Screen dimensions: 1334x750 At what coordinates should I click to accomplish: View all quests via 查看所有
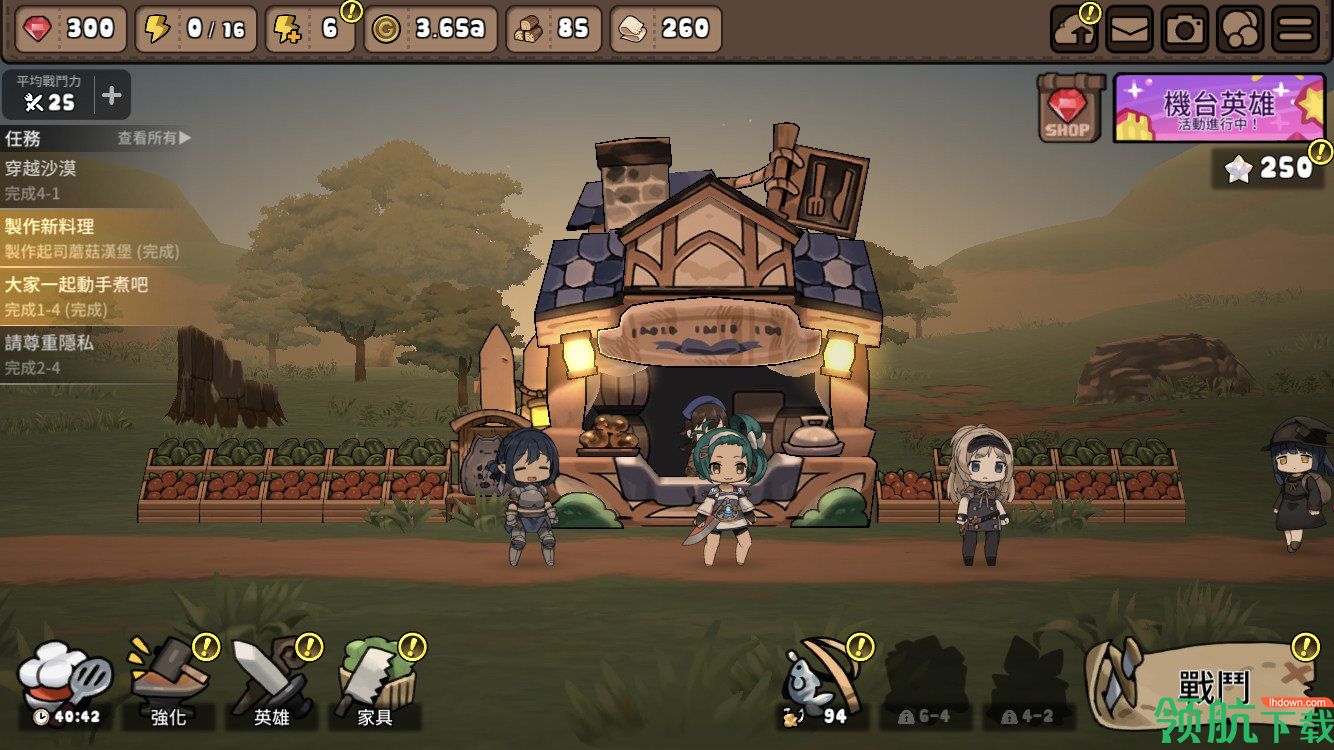[x=154, y=138]
